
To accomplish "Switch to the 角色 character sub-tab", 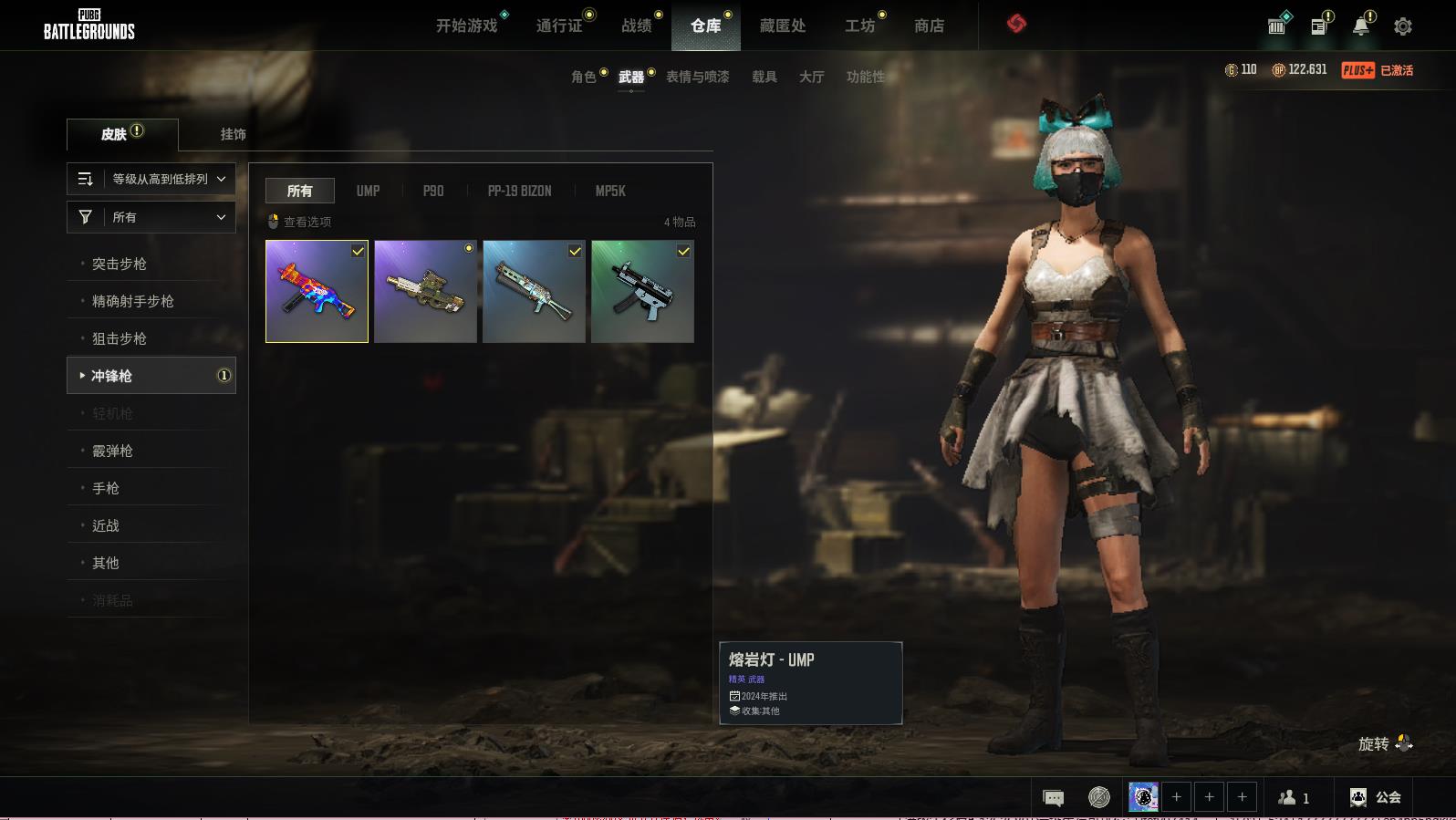I will pyautogui.click(x=583, y=77).
